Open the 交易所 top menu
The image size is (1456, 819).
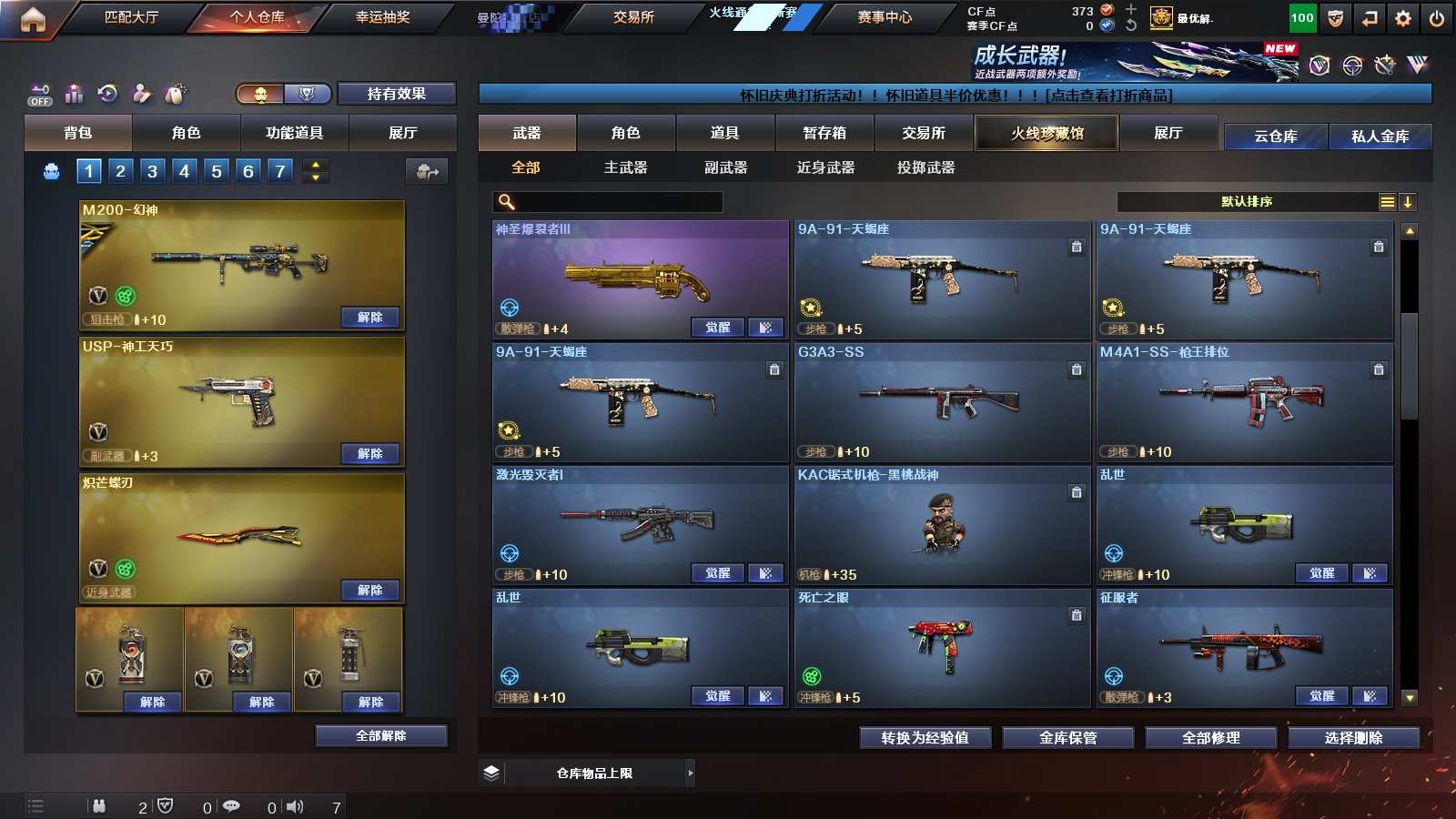633,17
